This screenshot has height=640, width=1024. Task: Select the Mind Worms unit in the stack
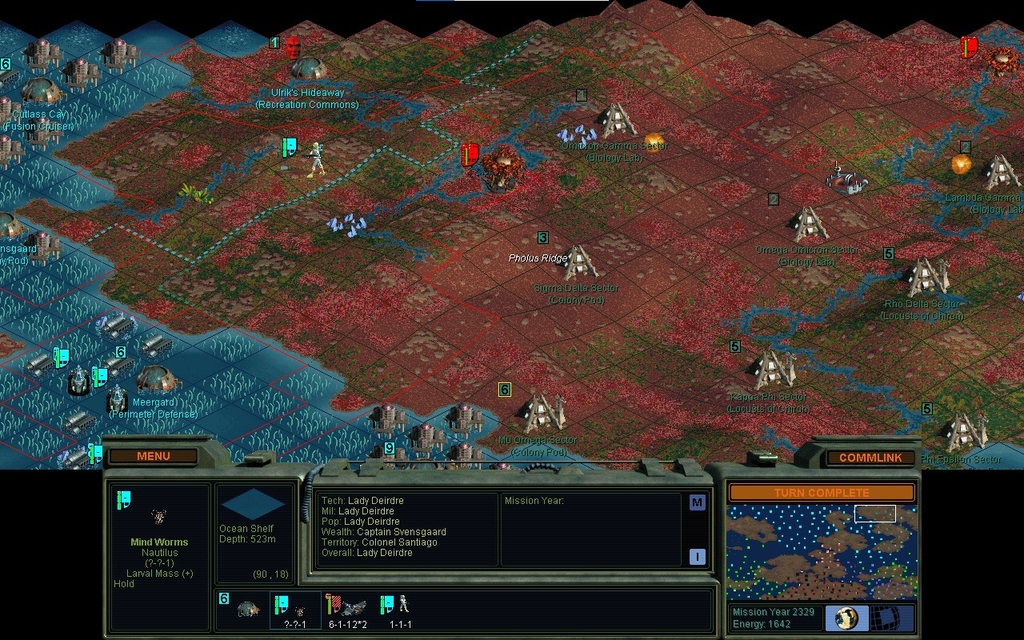click(297, 608)
